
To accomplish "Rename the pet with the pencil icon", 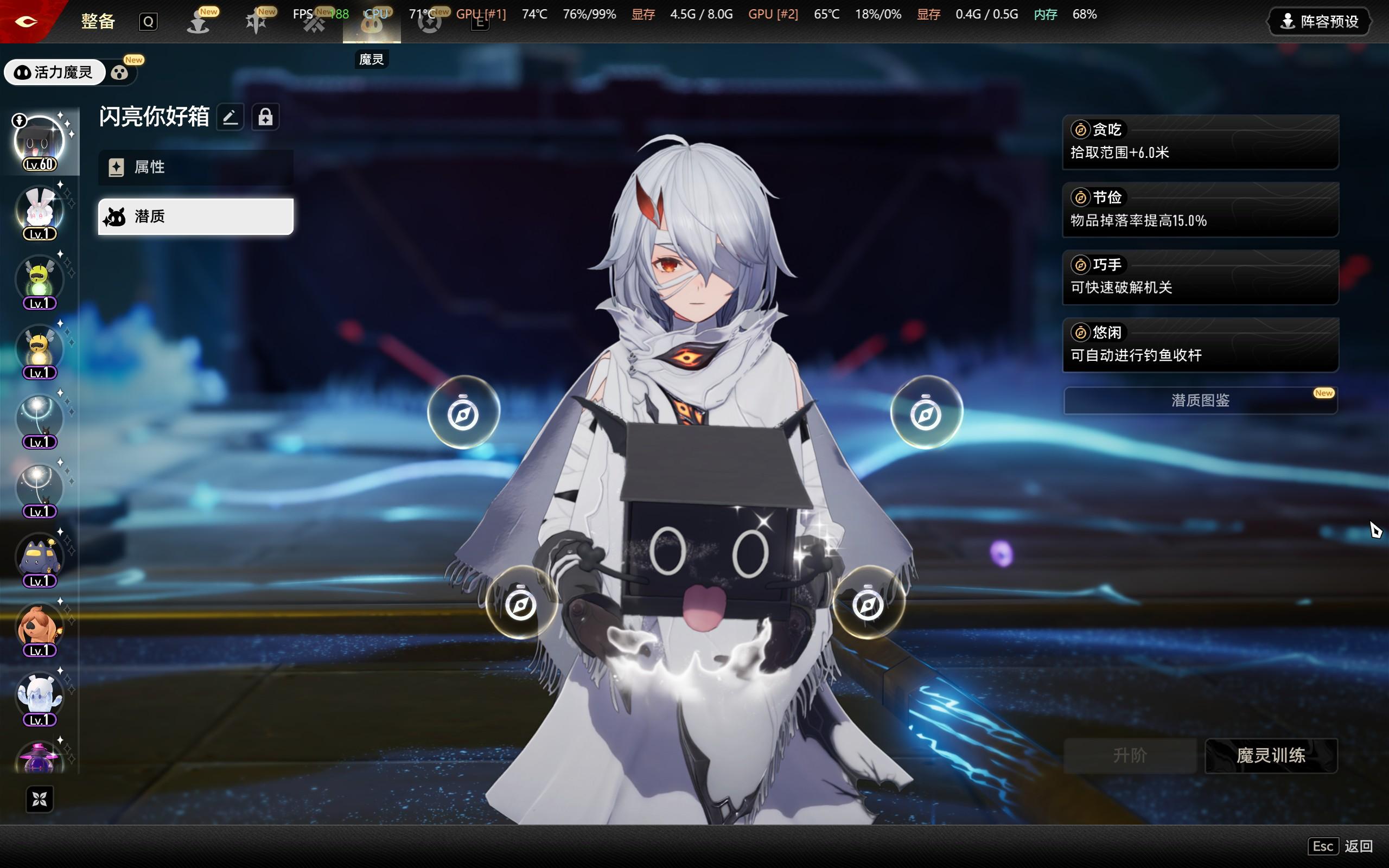I will [230, 117].
